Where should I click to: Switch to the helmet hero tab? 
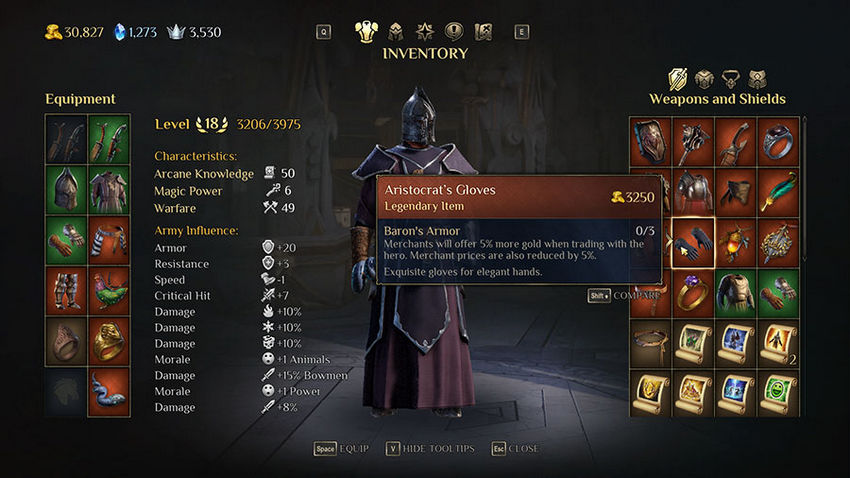395,31
